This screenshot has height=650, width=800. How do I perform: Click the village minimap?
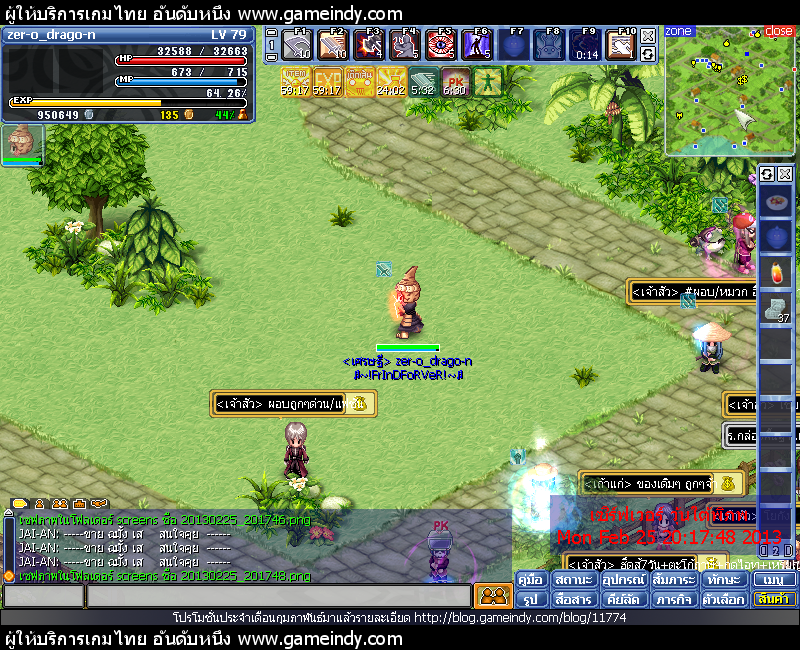click(730, 95)
